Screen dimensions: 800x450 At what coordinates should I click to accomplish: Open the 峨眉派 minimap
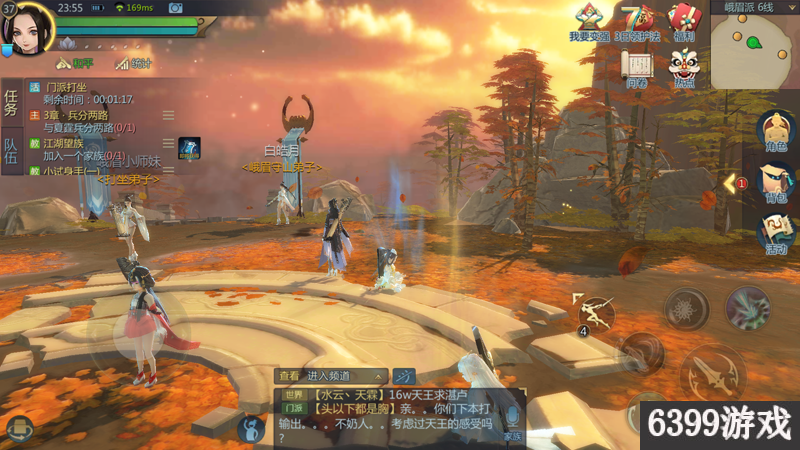coord(754,50)
